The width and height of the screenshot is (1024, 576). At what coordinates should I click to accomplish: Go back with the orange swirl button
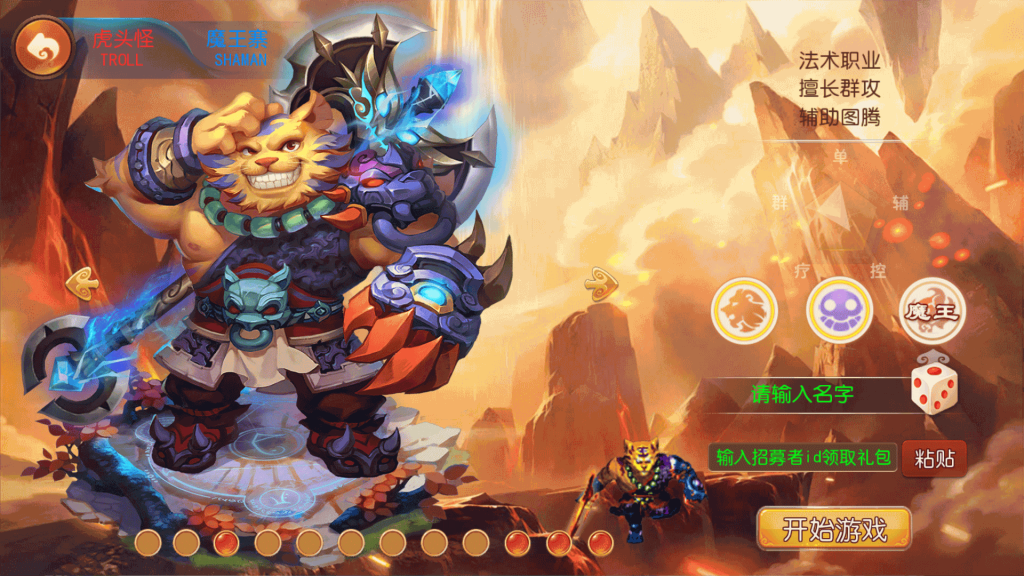[x=42, y=46]
